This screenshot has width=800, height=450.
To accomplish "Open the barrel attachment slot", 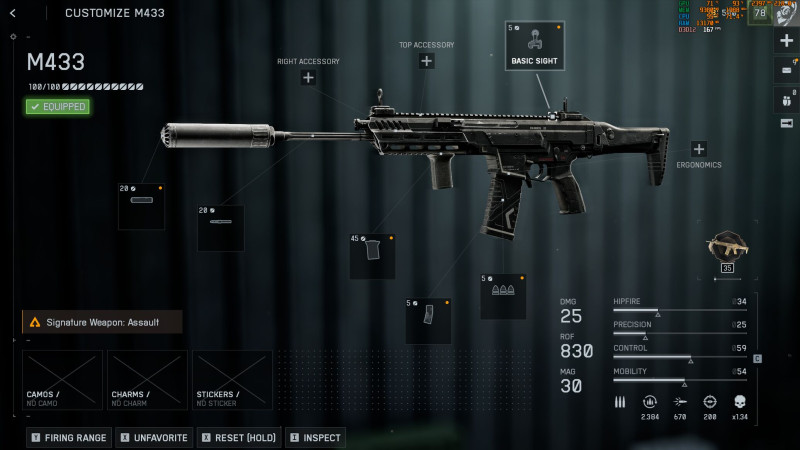I will point(220,228).
